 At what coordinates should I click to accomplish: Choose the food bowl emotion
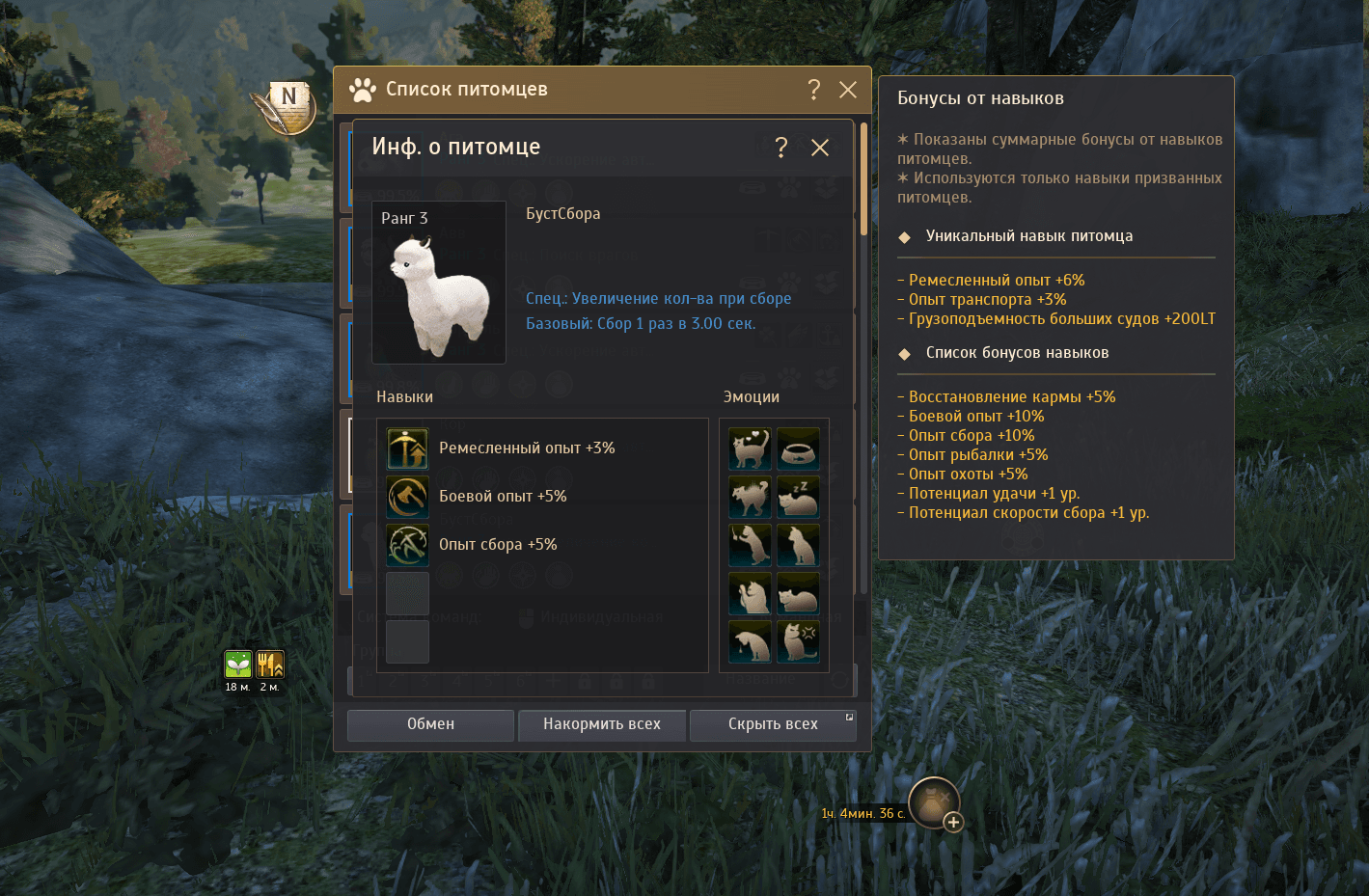(x=798, y=448)
